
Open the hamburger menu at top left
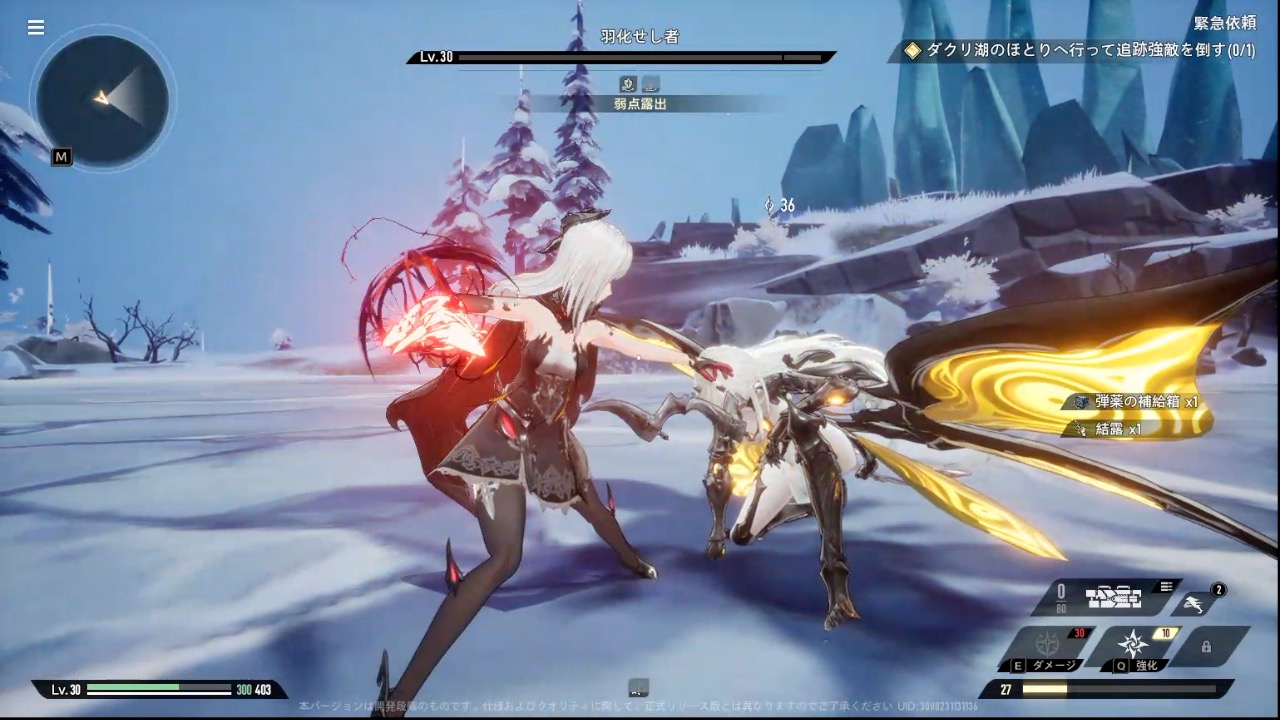coord(36,27)
